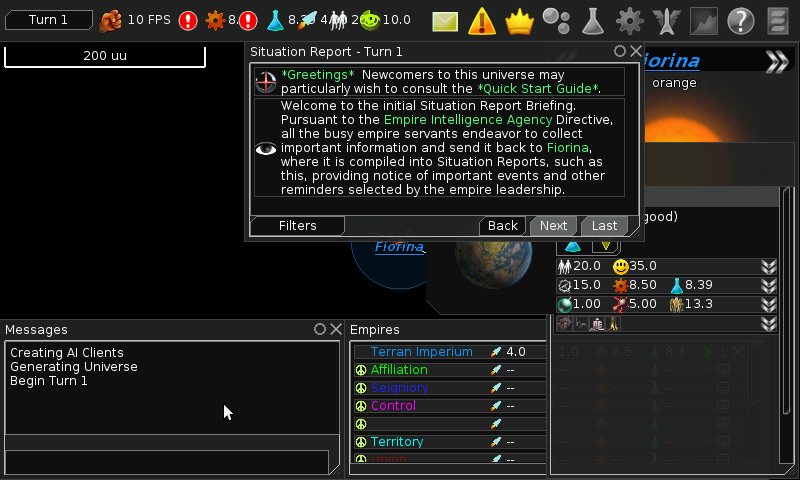Close the Situation Report window
The height and width of the screenshot is (480, 800).
coord(635,51)
